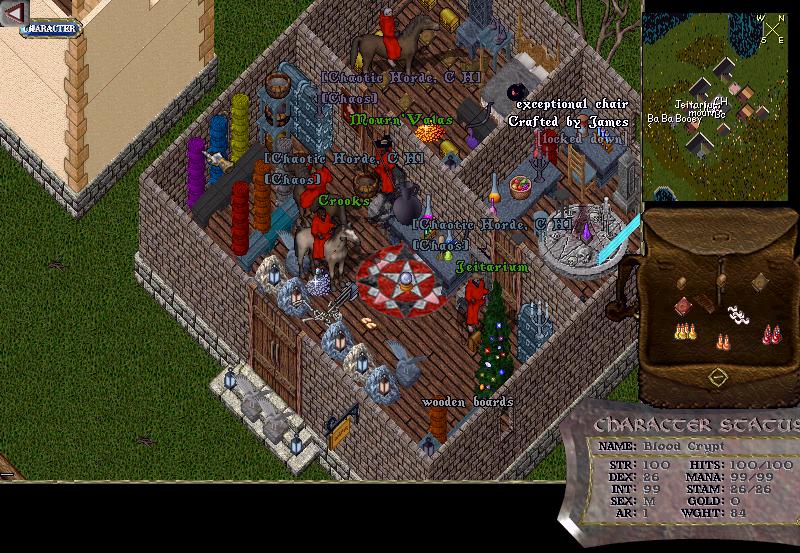
Task: Open the Character button
Action: pyautogui.click(x=50, y=28)
